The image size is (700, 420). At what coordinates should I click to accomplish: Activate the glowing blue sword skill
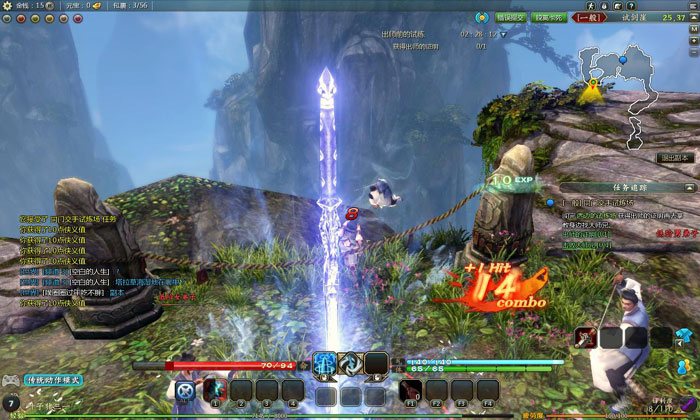coord(324,364)
